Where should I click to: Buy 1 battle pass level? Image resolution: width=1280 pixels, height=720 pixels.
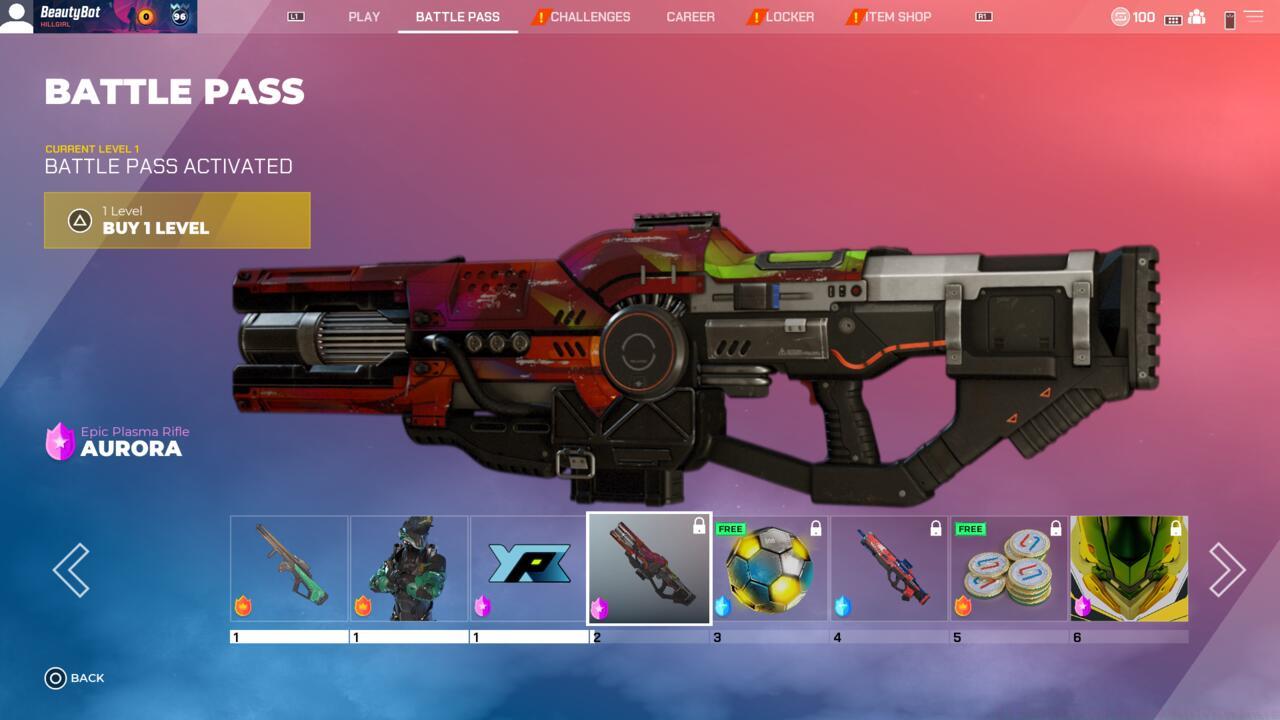[x=177, y=220]
